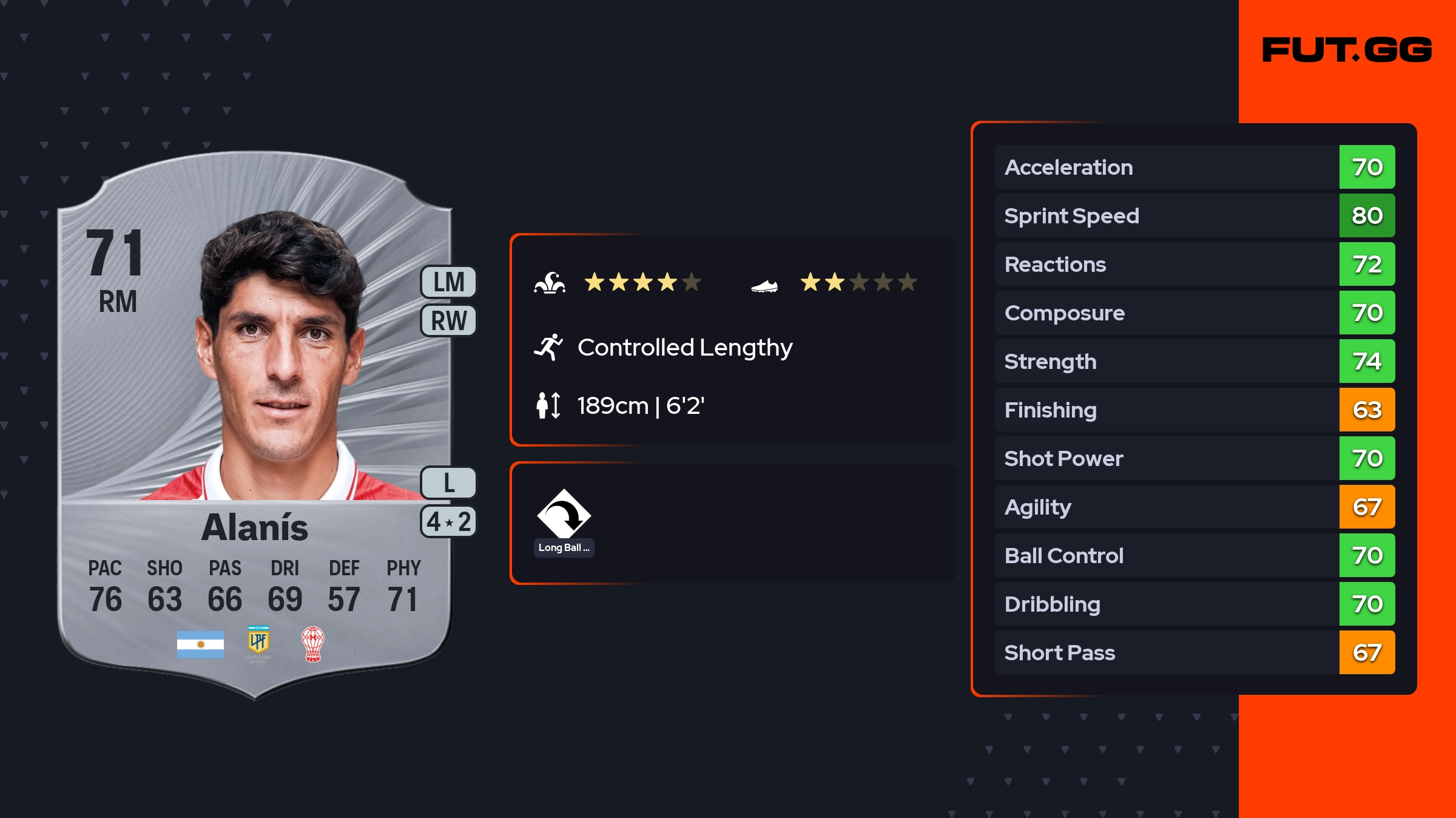Image resolution: width=1456 pixels, height=818 pixels.
Task: Click the left foot L badge
Action: [x=449, y=483]
